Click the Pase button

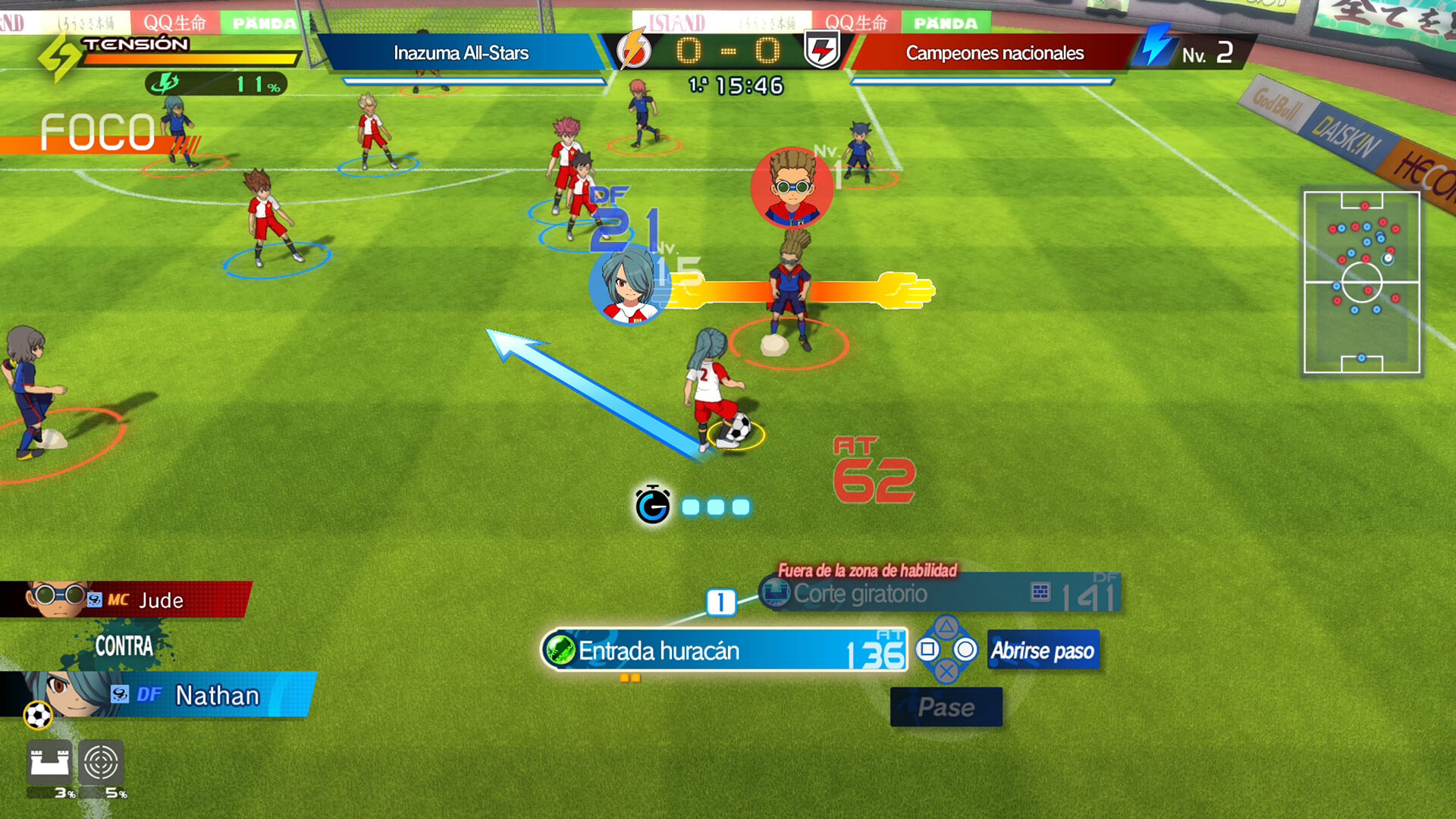click(946, 708)
